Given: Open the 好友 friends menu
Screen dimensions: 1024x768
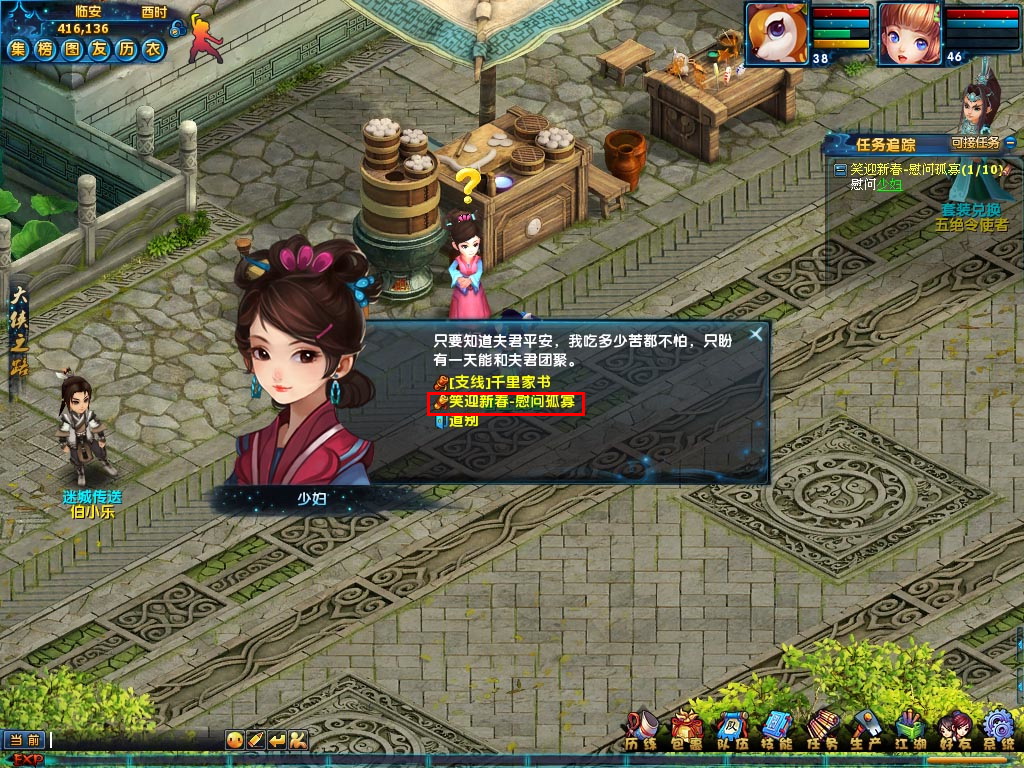Looking at the screenshot, I should [954, 730].
